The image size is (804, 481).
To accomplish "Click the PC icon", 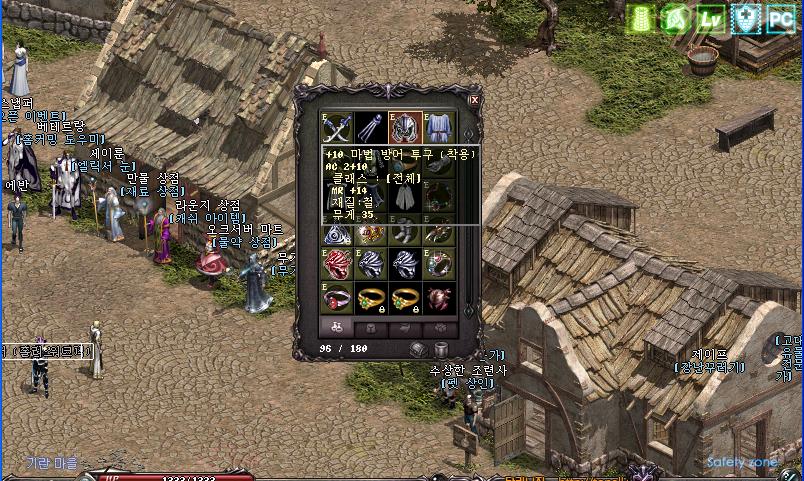I will (779, 19).
